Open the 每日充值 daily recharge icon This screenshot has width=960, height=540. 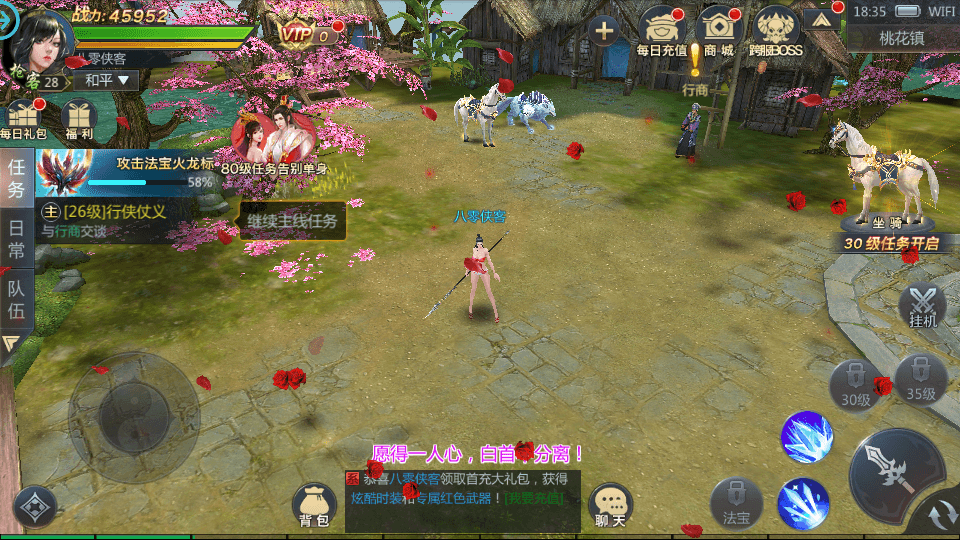(x=662, y=30)
